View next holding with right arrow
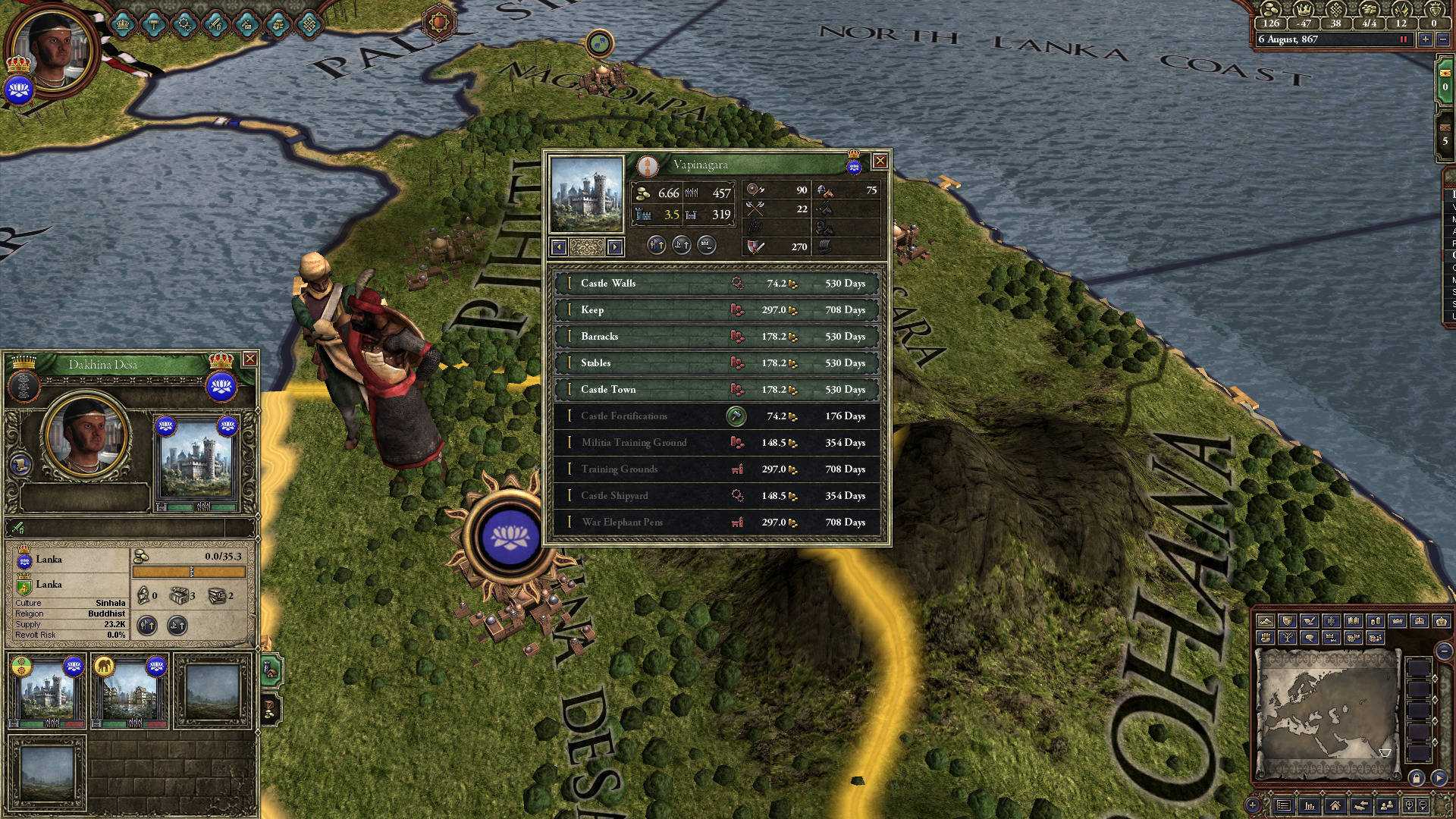Viewport: 1456px width, 819px height. point(614,246)
